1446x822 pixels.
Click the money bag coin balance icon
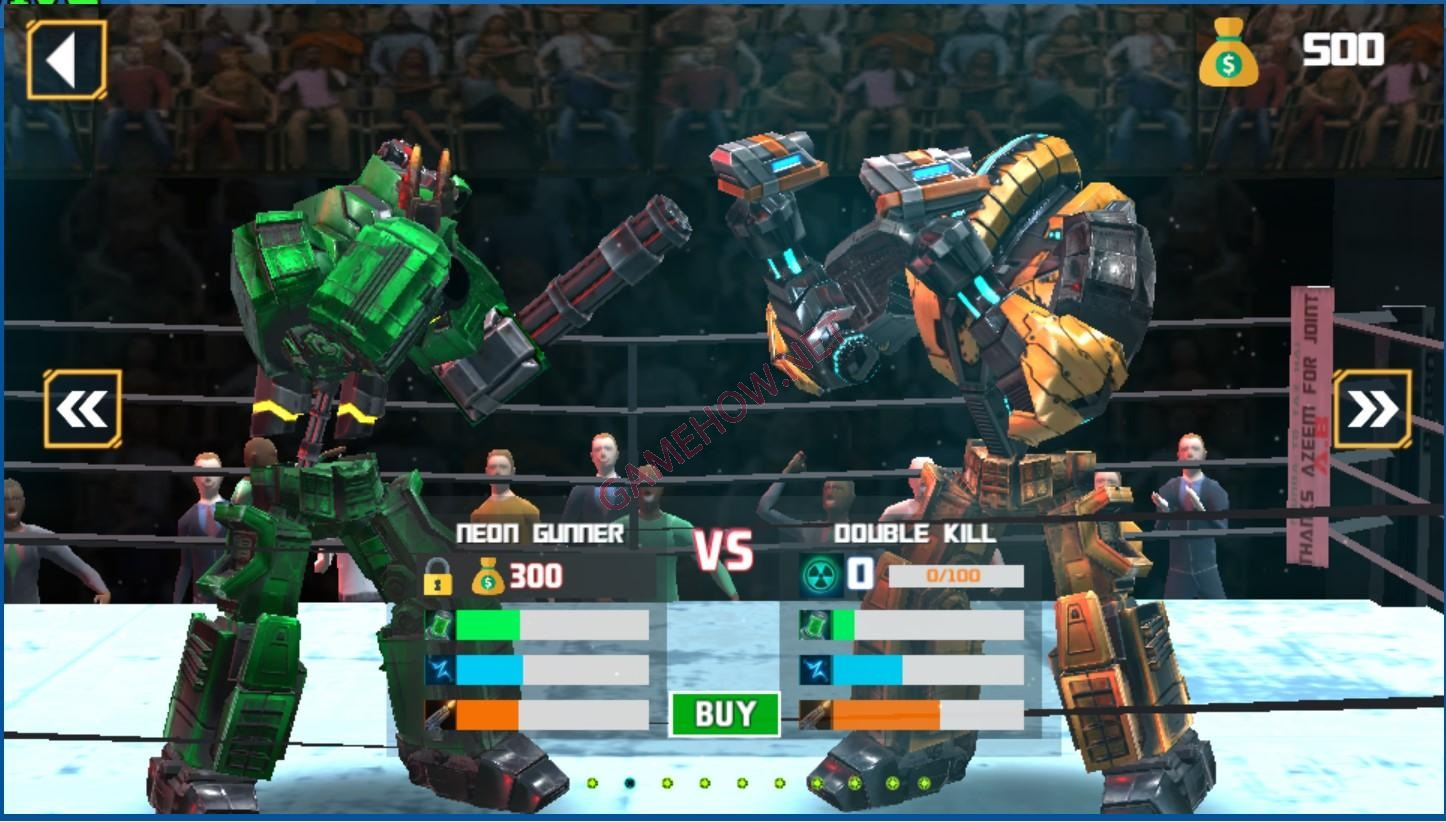[1228, 56]
